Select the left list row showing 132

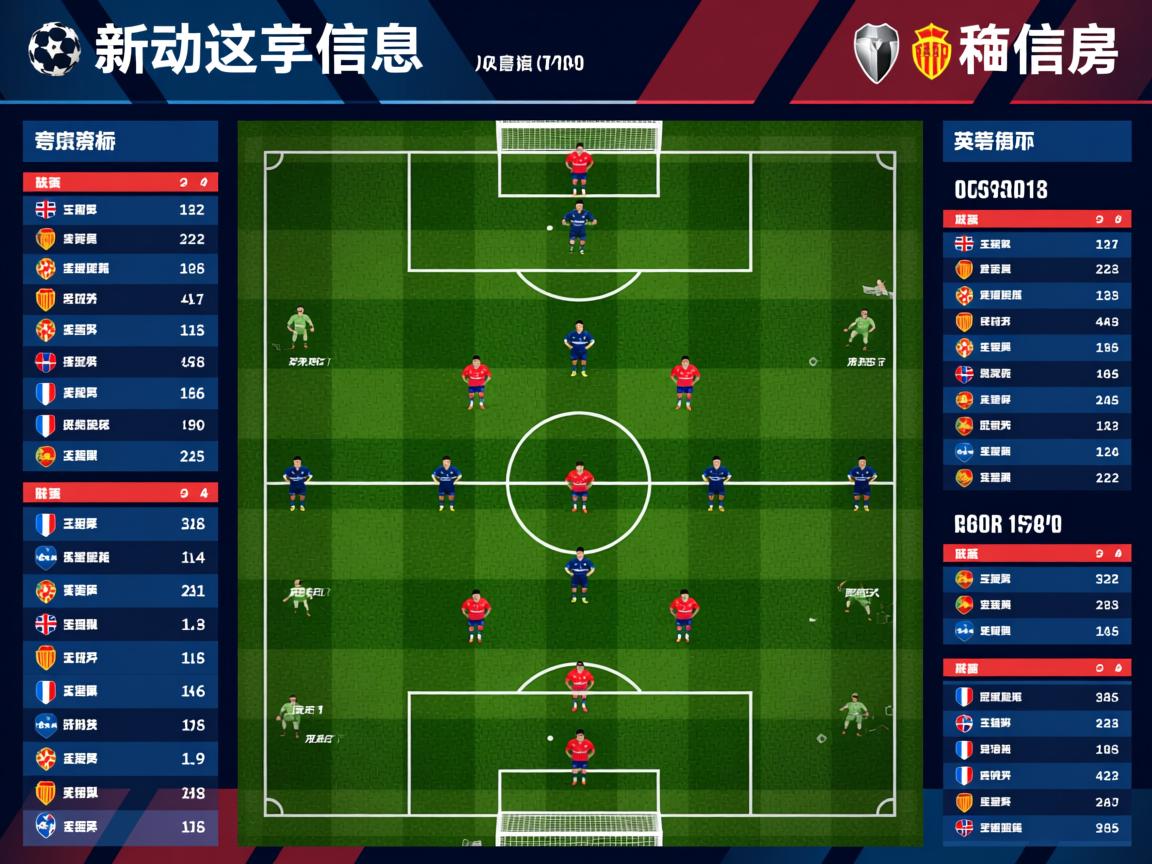click(120, 210)
